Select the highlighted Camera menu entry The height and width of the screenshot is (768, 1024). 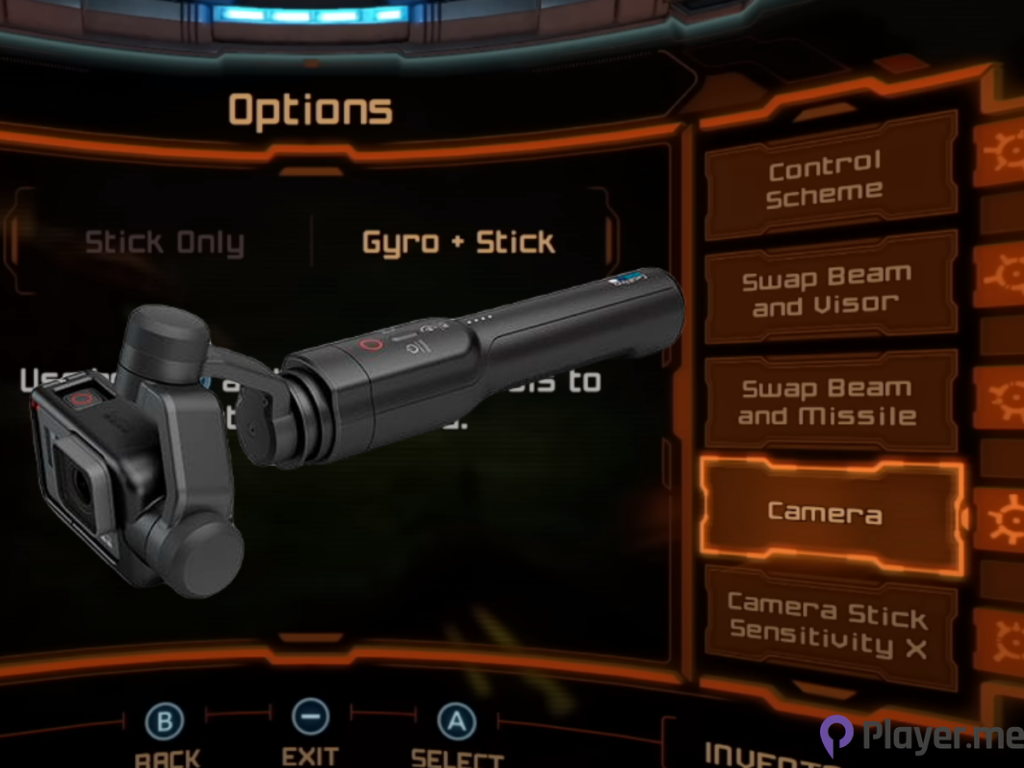click(x=826, y=513)
